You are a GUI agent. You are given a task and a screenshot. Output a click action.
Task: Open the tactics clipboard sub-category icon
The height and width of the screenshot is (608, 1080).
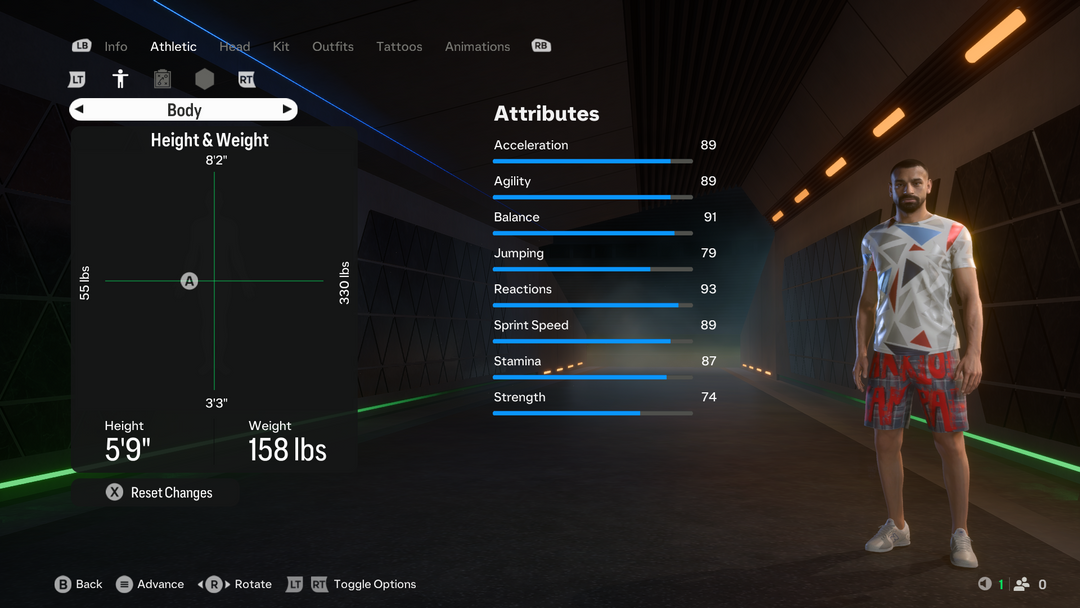[162, 79]
